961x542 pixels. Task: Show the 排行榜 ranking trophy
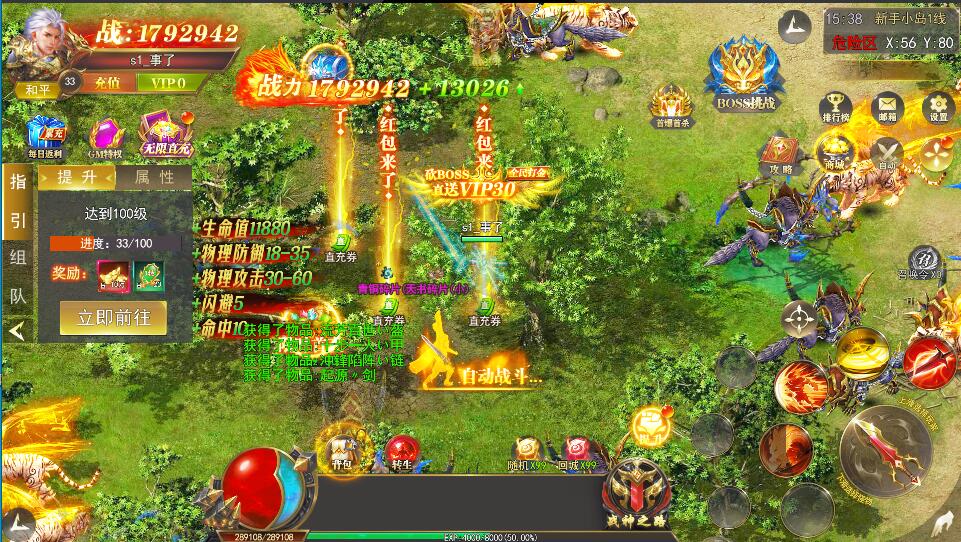point(835,107)
